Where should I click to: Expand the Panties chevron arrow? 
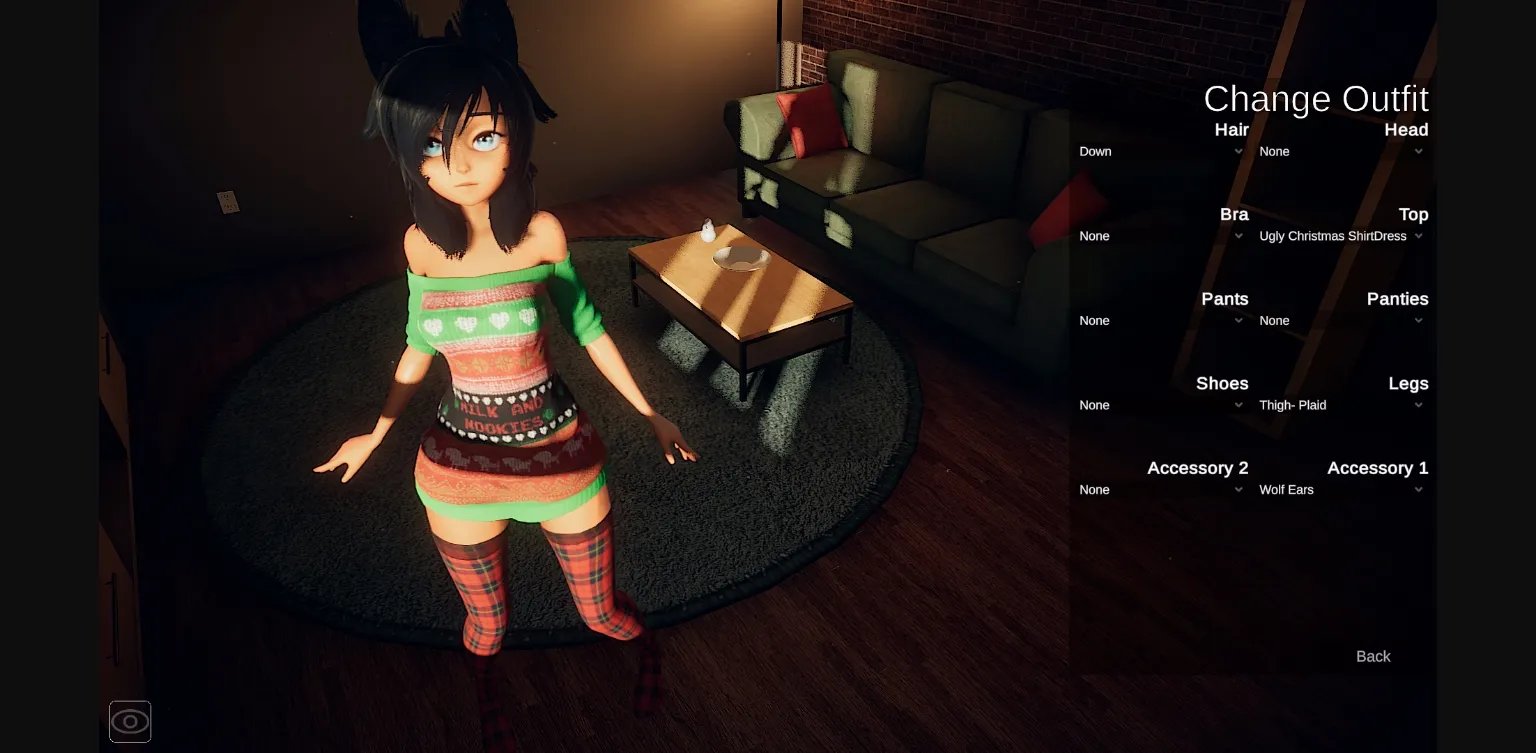(1418, 320)
